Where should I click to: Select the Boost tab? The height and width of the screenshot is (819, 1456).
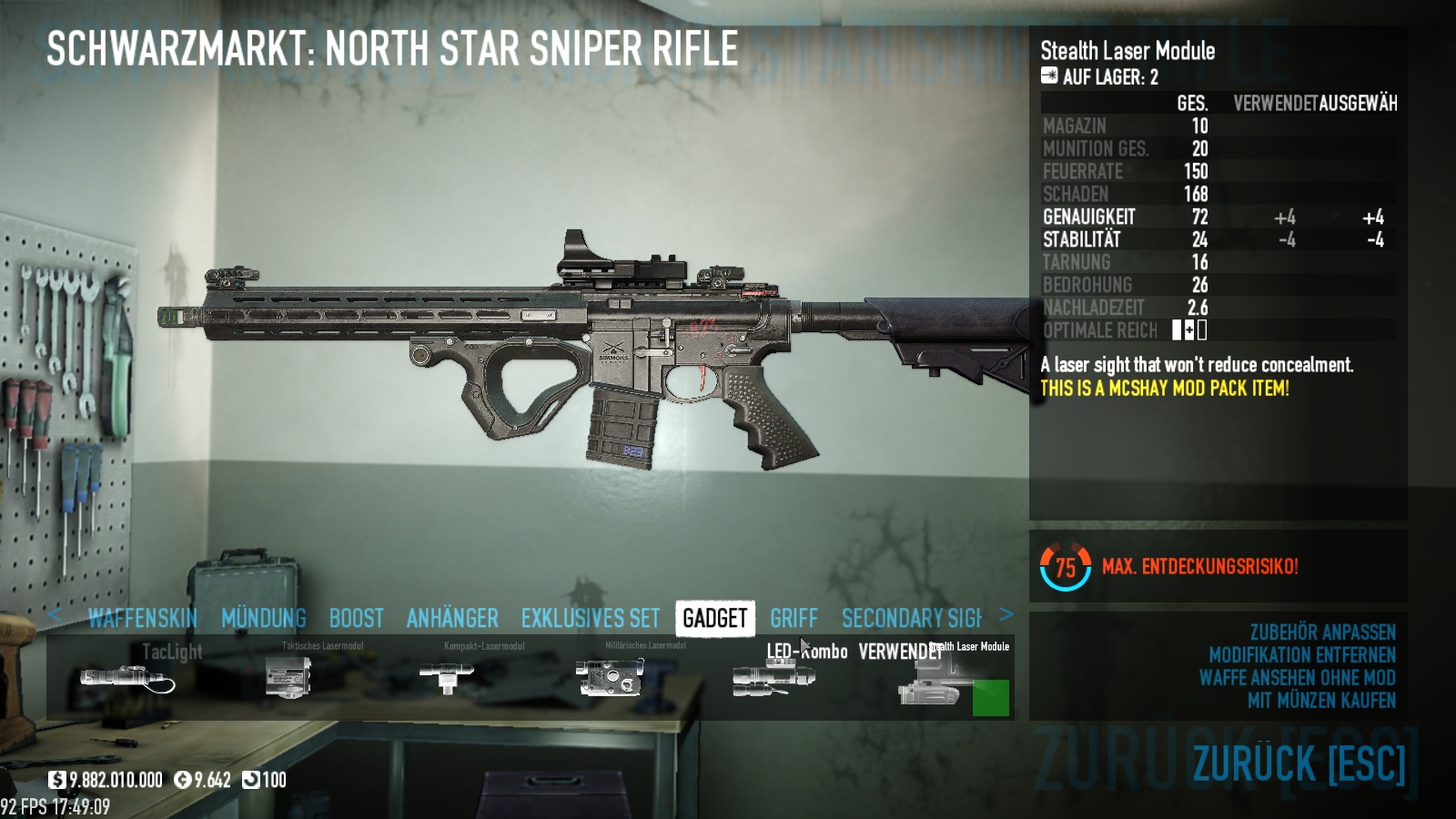pyautogui.click(x=356, y=619)
